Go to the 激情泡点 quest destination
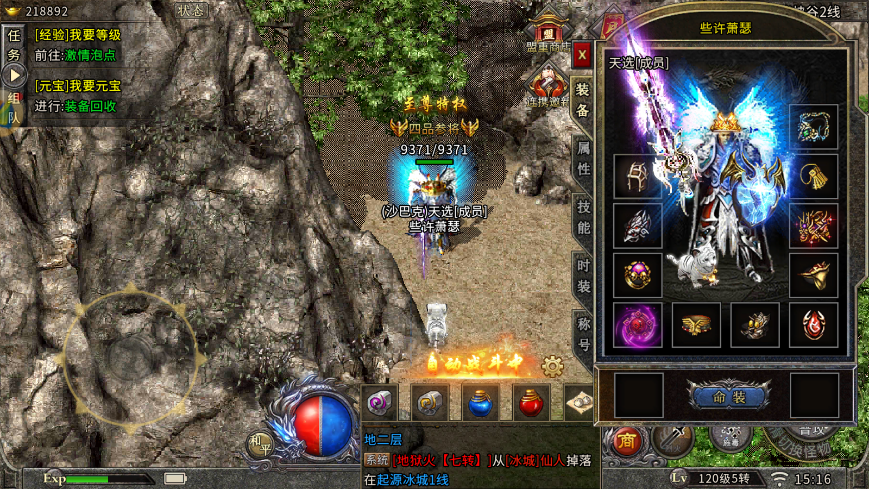This screenshot has height=489, width=869. coord(91,55)
